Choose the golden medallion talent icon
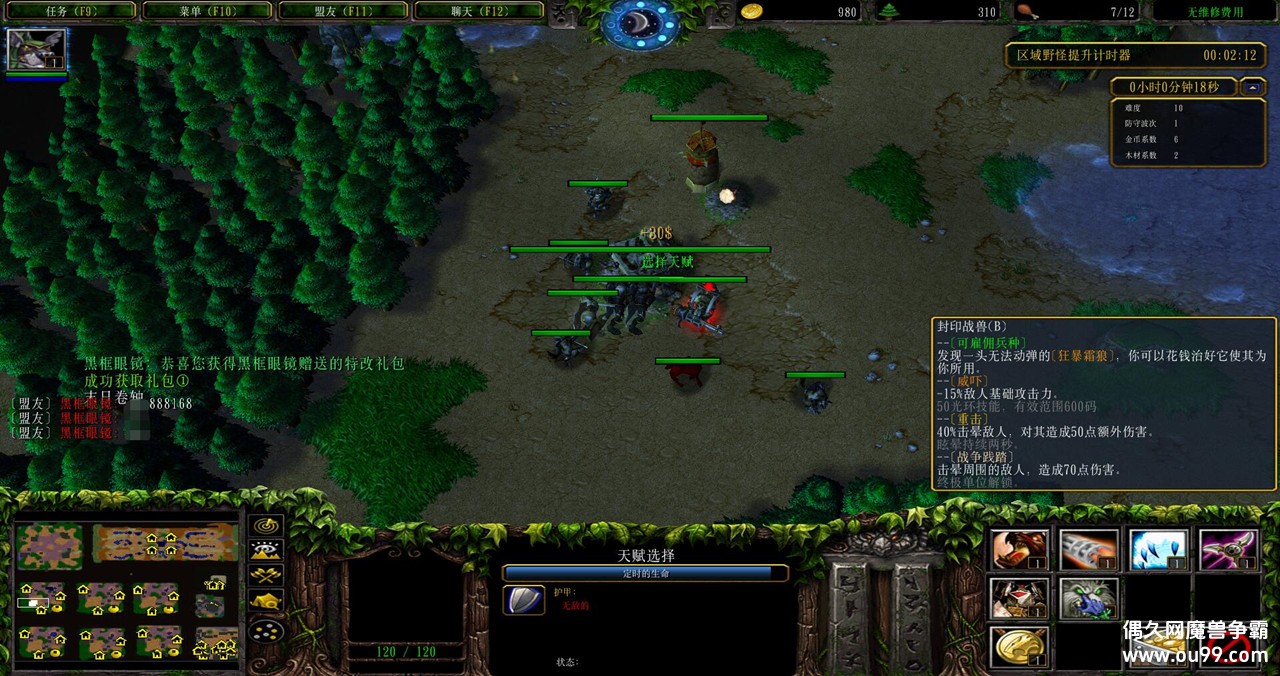The width and height of the screenshot is (1280, 676). coord(1020,646)
